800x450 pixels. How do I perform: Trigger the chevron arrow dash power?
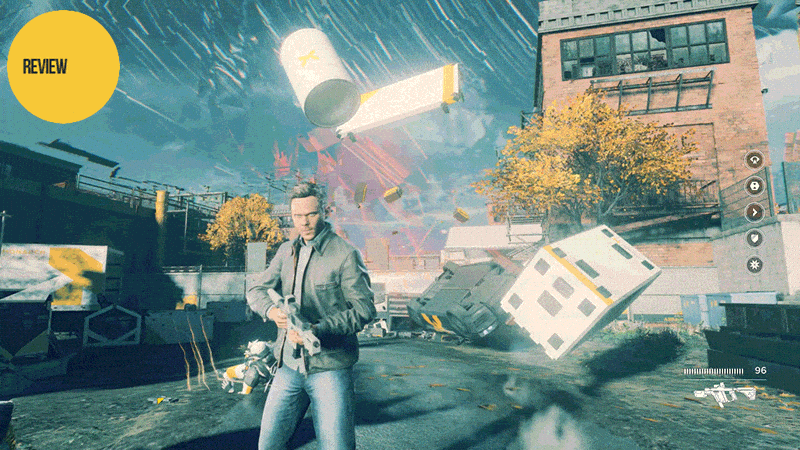point(755,212)
